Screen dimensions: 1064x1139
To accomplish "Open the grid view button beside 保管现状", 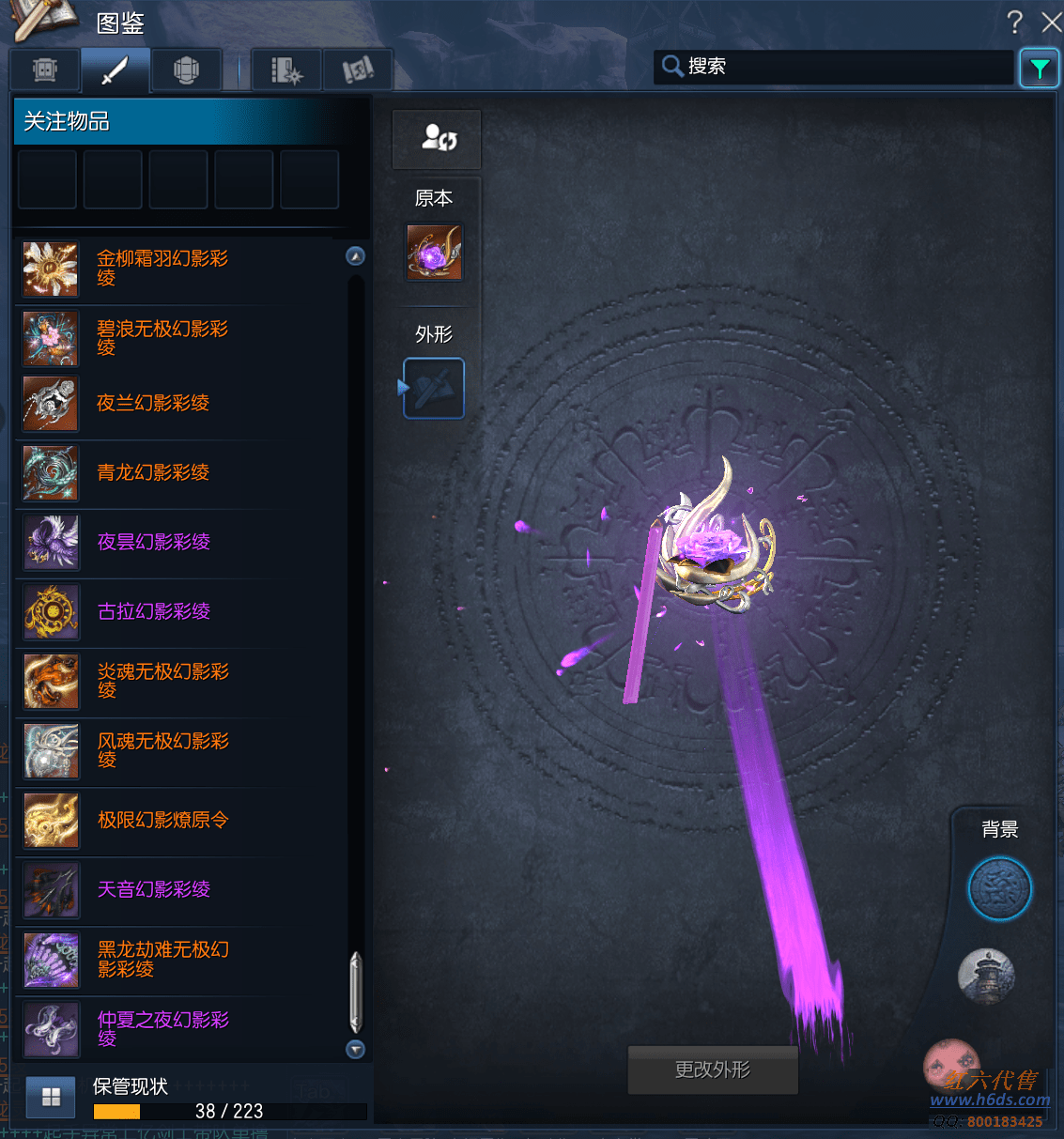I will coord(51,1097).
